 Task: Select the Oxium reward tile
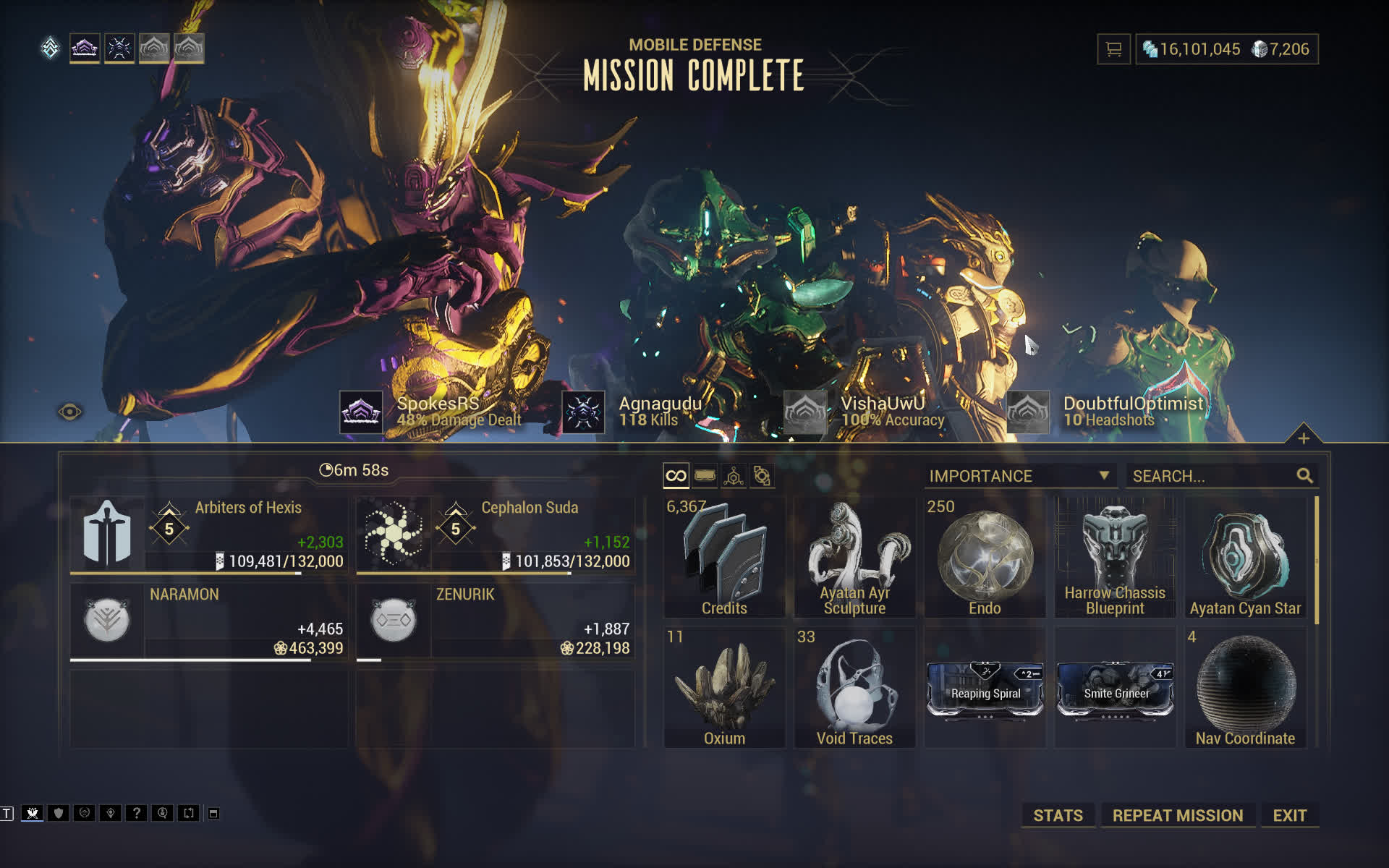pos(724,687)
